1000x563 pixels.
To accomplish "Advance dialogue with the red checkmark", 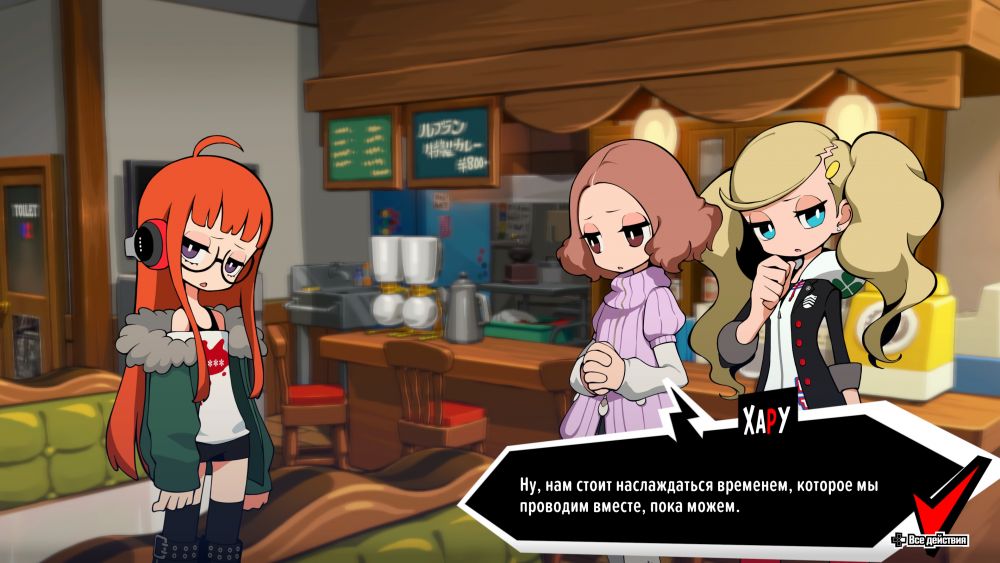I will [x=949, y=497].
